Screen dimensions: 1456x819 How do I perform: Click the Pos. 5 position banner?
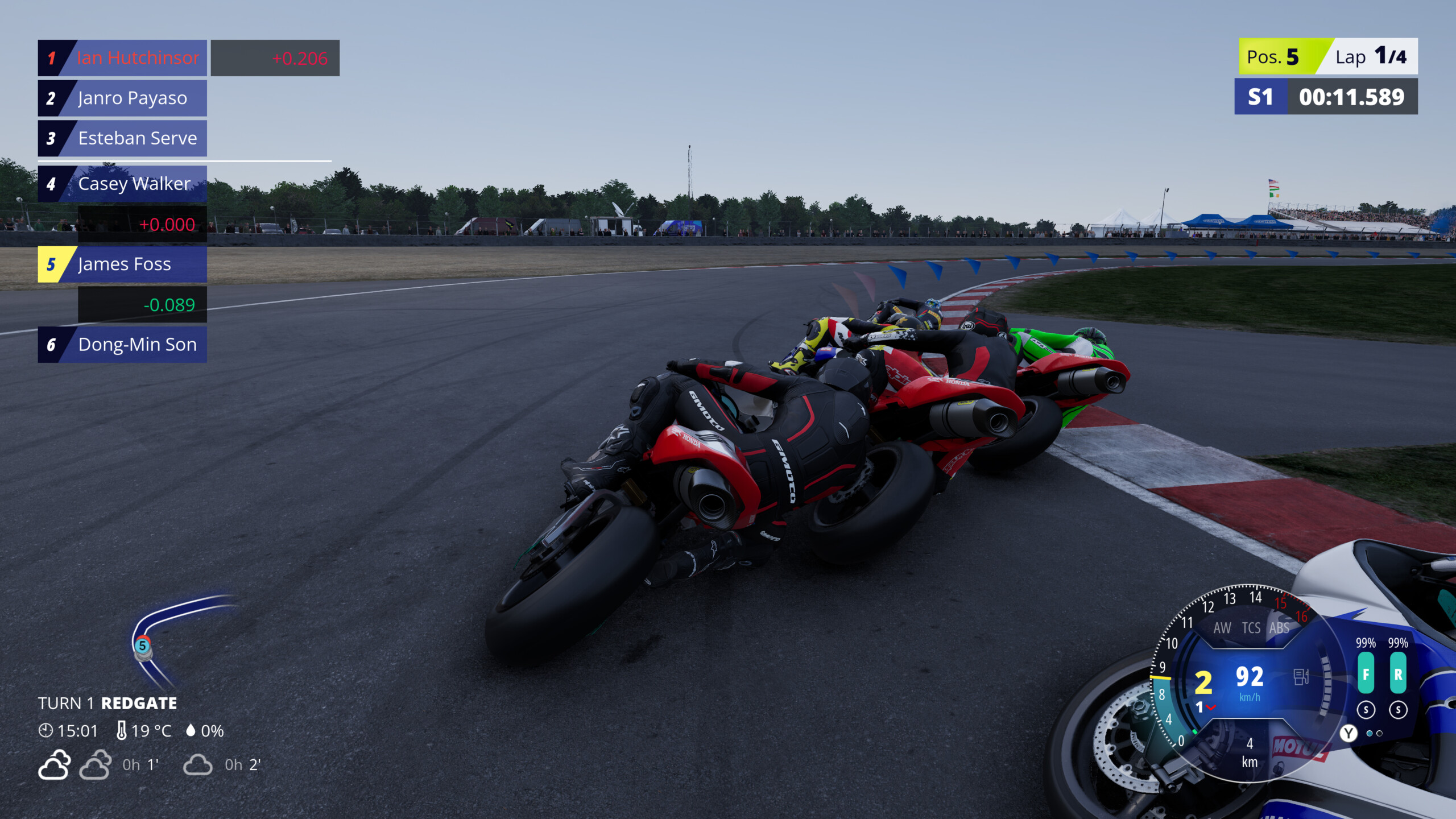pos(1283,57)
